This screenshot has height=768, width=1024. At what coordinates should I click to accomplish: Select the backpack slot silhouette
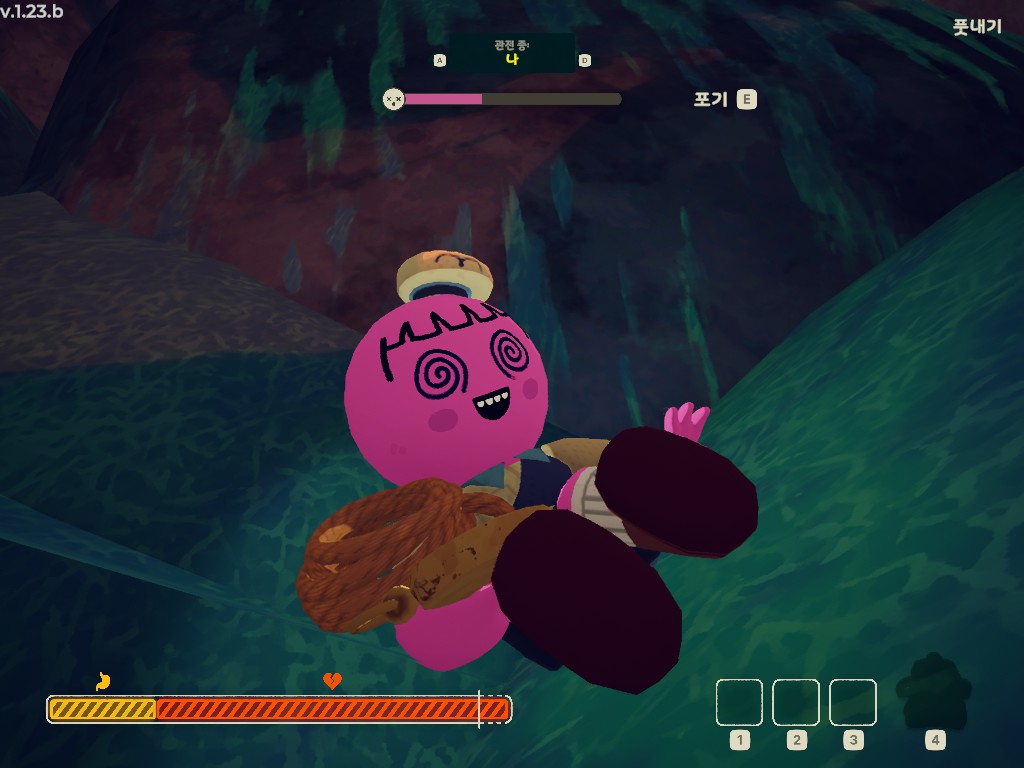tap(933, 692)
